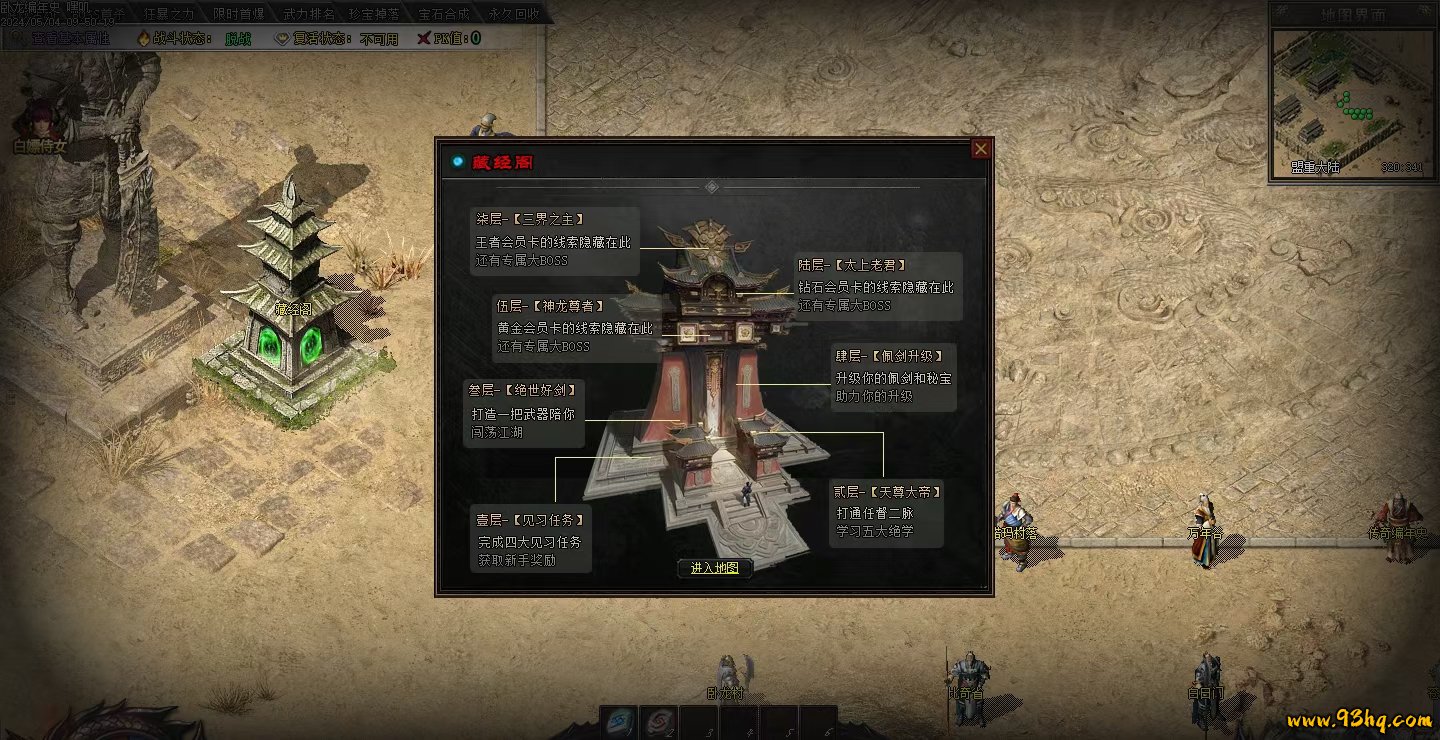Close the 藏经阁 dialog window
Screen dimensions: 1440x740
point(981,149)
